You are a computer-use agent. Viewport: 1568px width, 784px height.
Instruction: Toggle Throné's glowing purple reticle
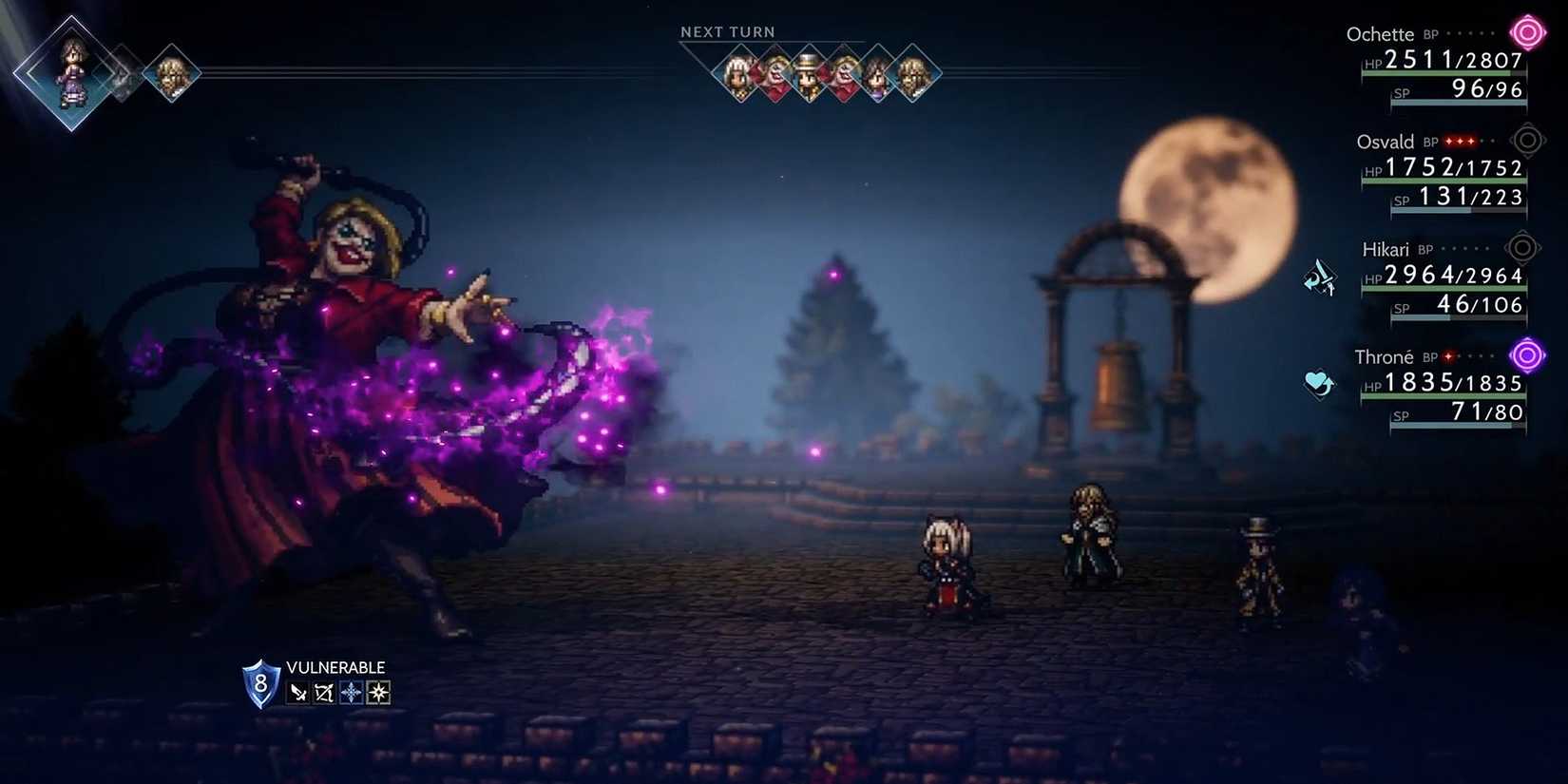pyautogui.click(x=1527, y=355)
